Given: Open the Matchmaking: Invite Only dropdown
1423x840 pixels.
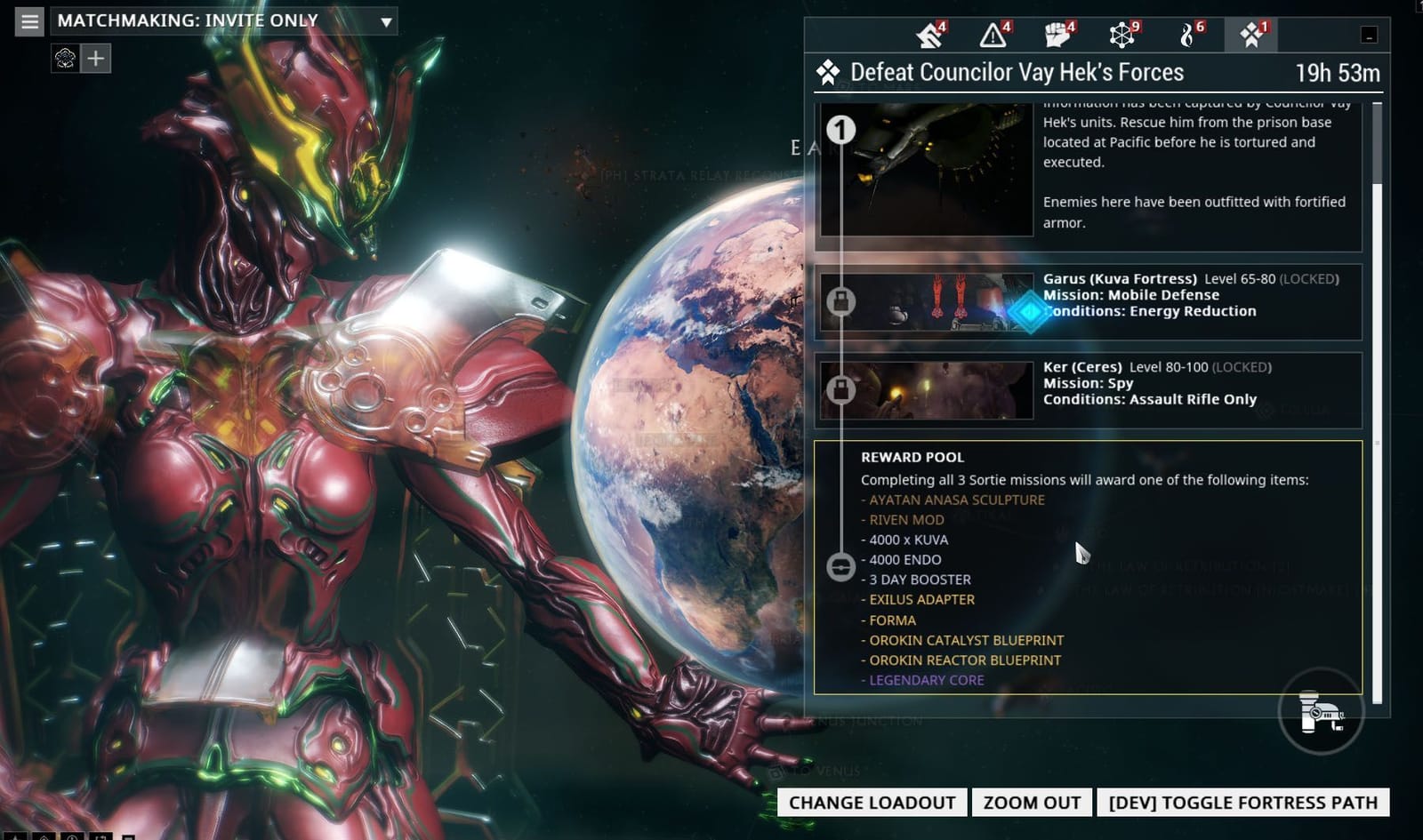Looking at the screenshot, I should pyautogui.click(x=222, y=20).
